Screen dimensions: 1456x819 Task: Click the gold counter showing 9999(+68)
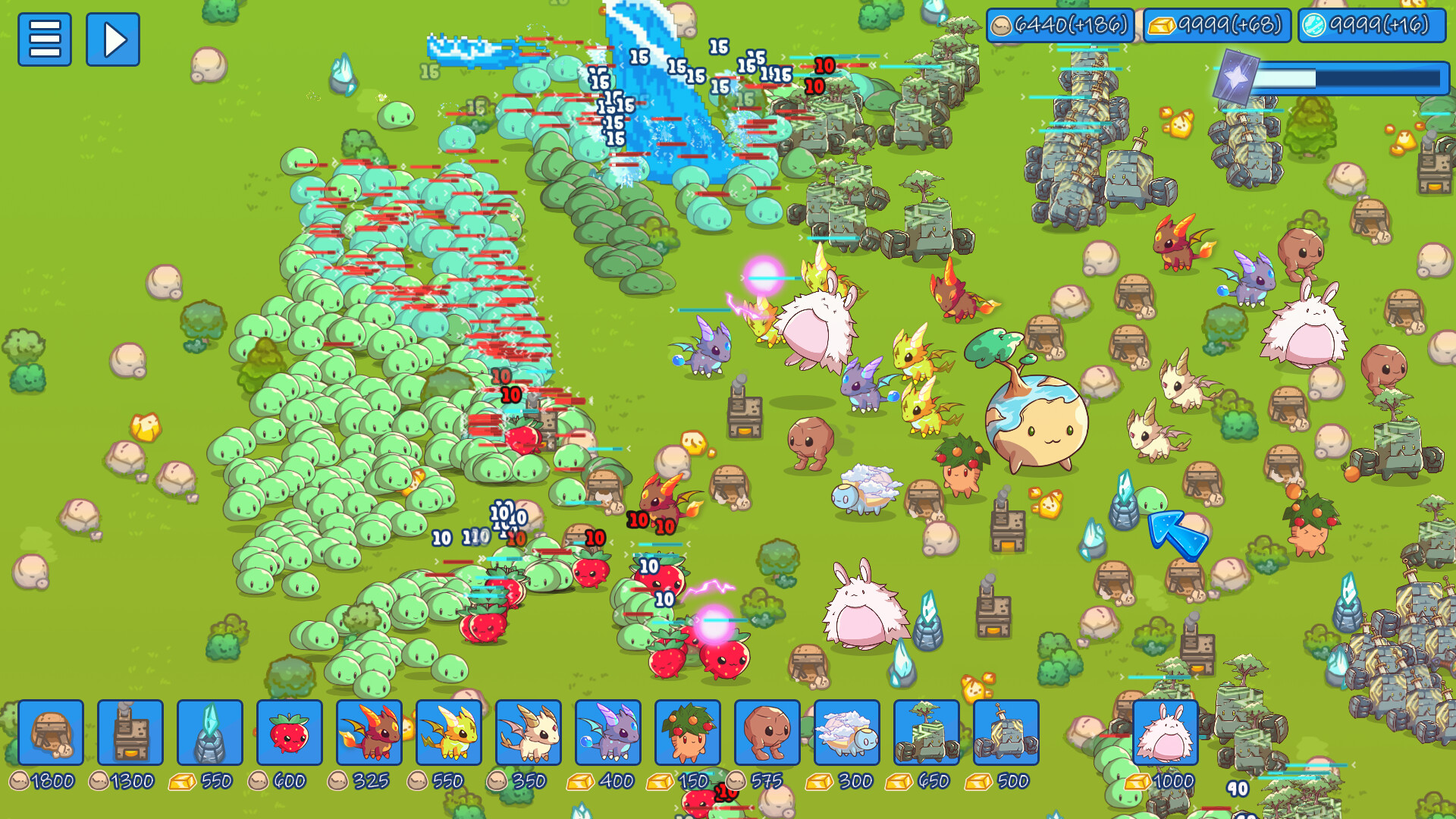point(1217,24)
